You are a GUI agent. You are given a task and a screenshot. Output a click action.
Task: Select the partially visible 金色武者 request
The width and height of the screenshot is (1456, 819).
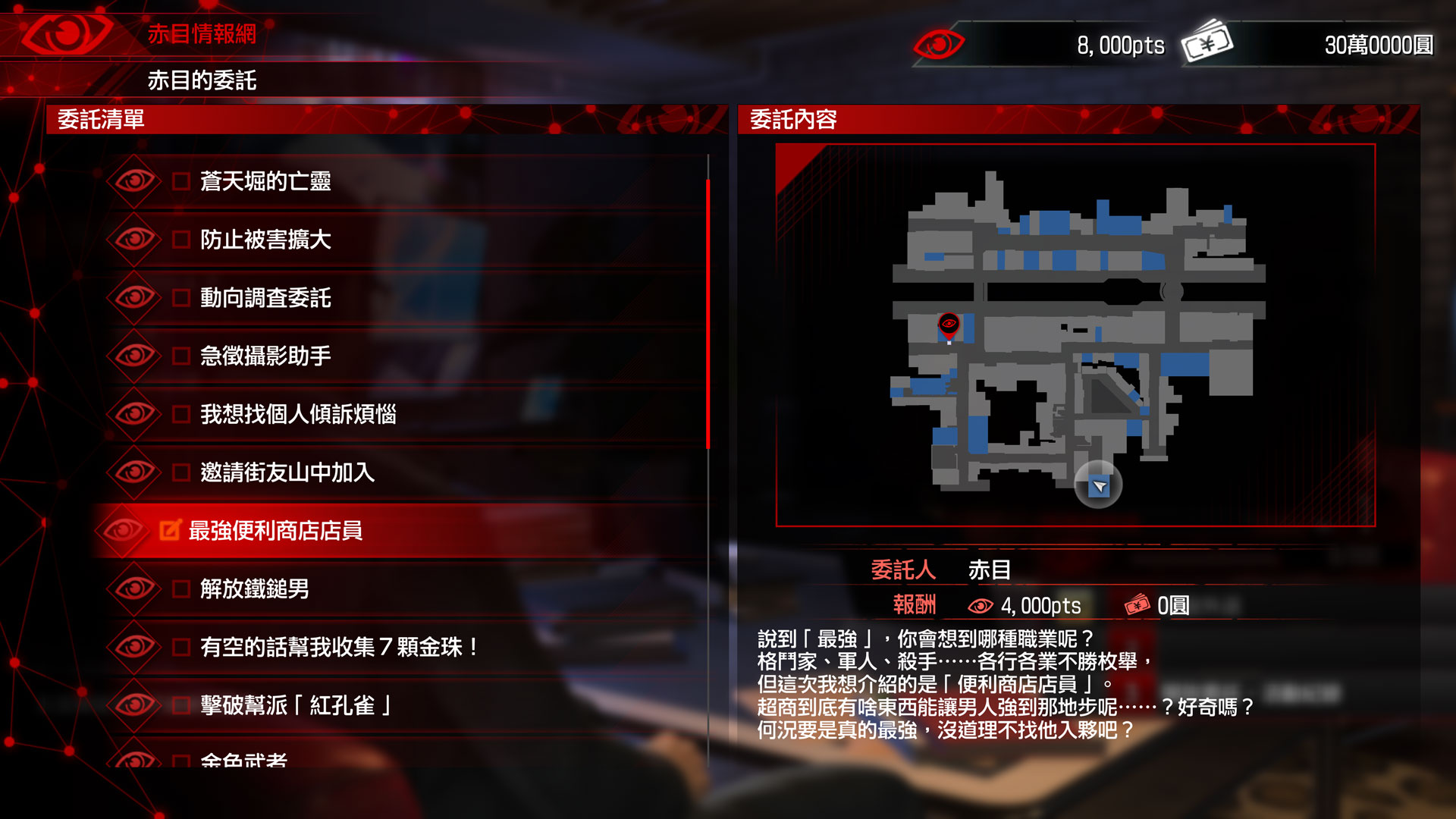243,759
